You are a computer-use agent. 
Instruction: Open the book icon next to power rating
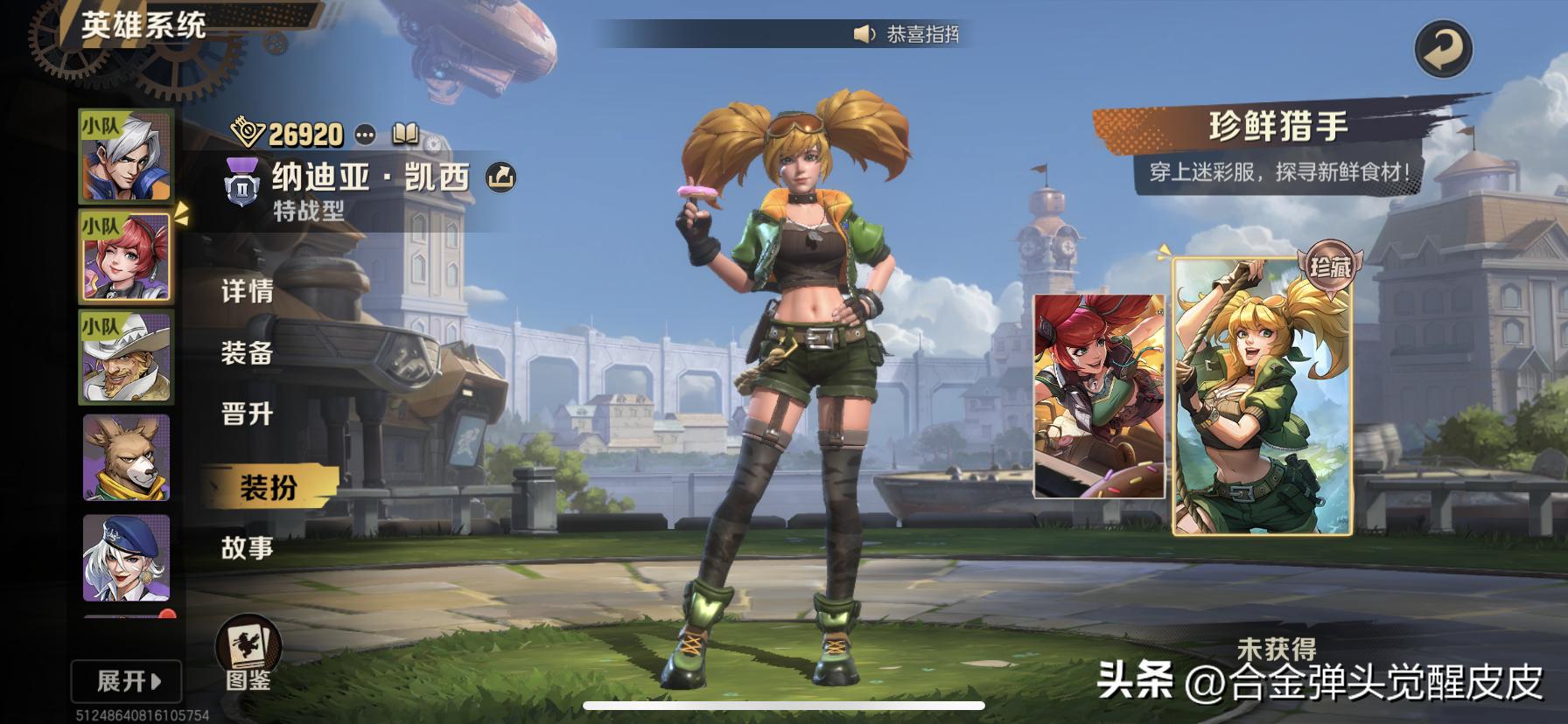(405, 134)
